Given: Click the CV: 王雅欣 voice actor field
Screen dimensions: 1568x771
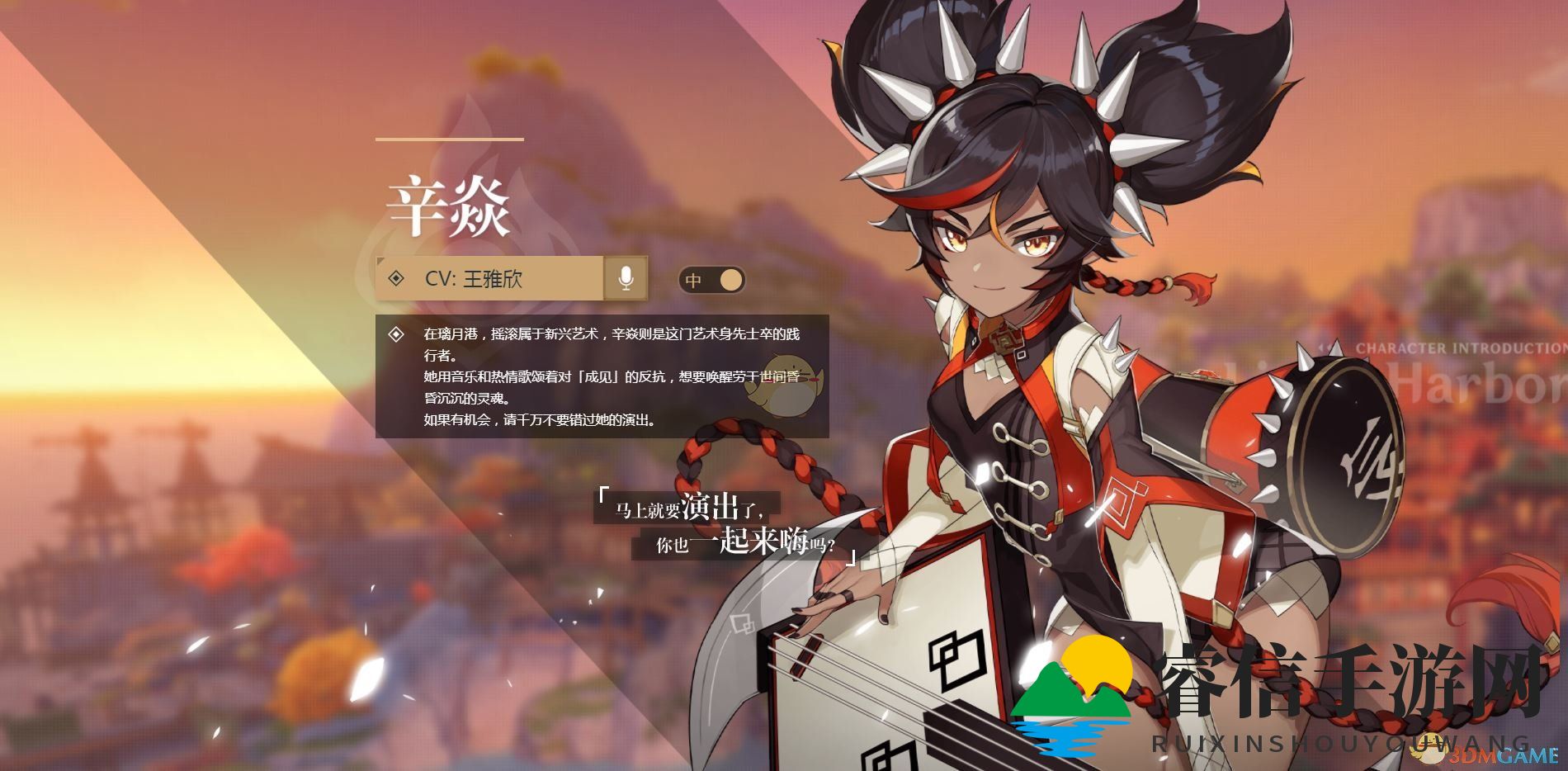Looking at the screenshot, I should pyautogui.click(x=483, y=280).
